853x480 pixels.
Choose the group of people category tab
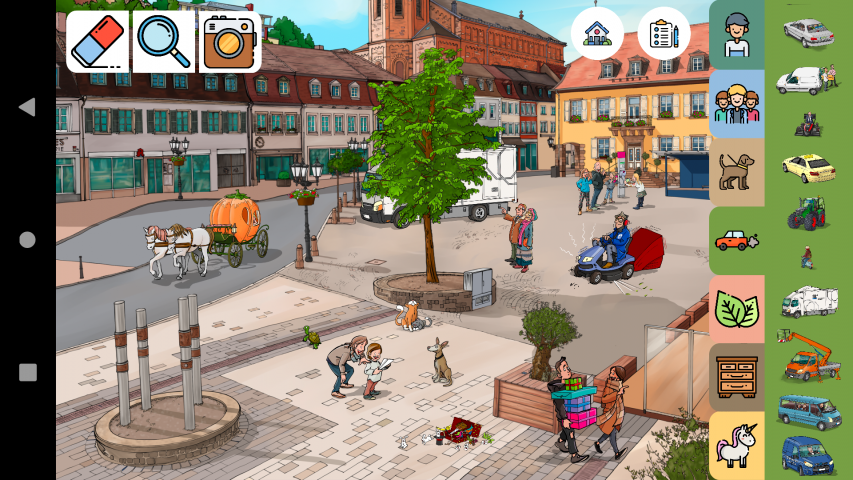coord(737,103)
